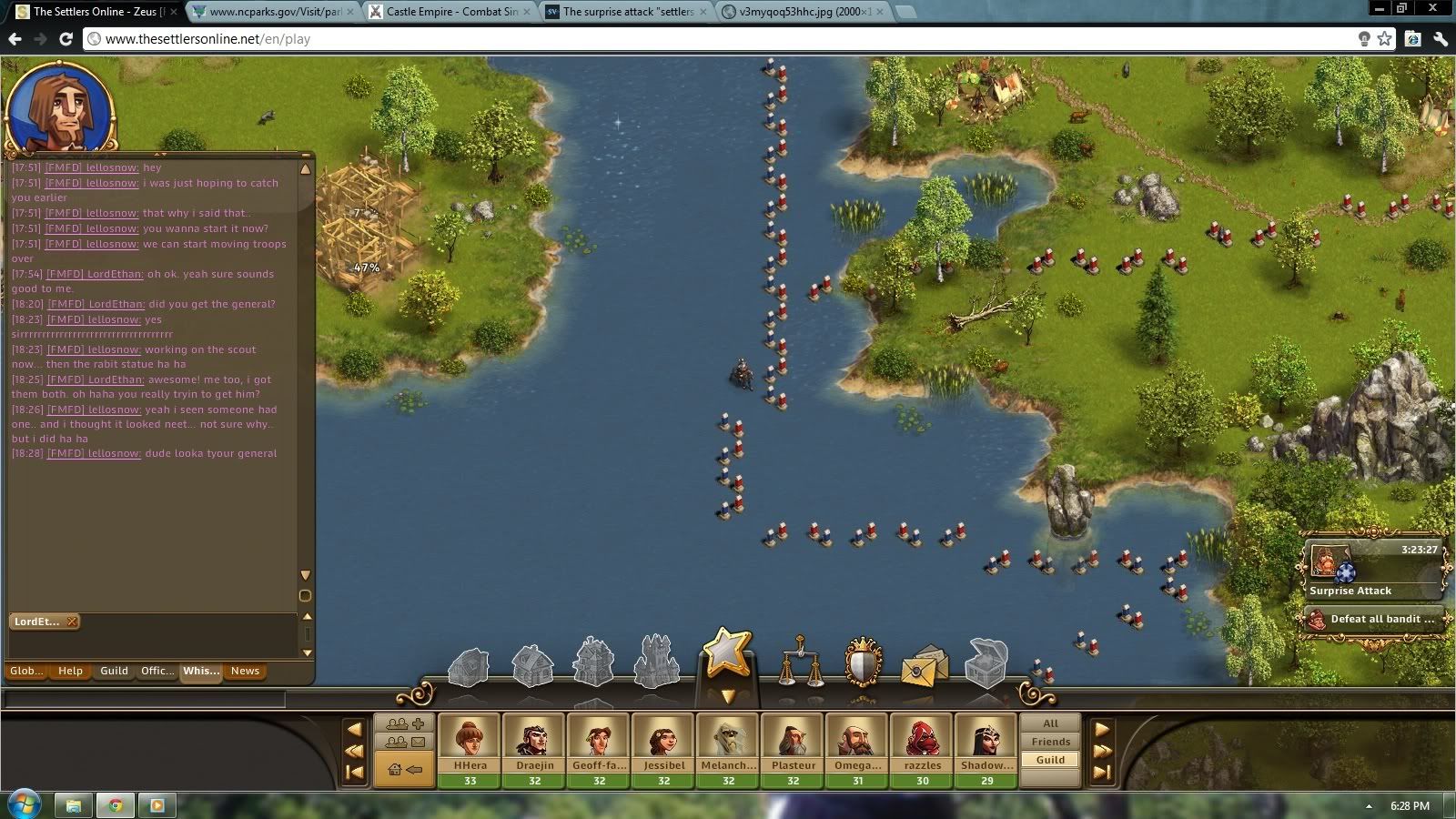Click the player avatar portrait
The height and width of the screenshot is (819, 1456).
[61, 108]
